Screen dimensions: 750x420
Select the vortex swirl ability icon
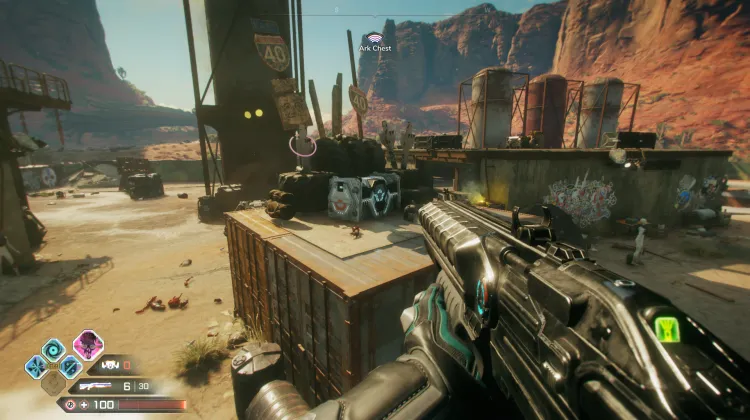coord(53,349)
